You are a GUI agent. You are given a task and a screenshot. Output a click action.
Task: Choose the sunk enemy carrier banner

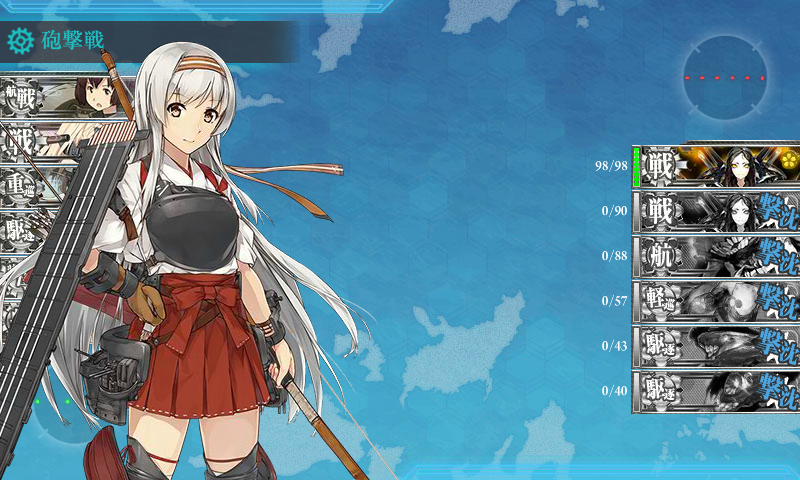pos(716,255)
